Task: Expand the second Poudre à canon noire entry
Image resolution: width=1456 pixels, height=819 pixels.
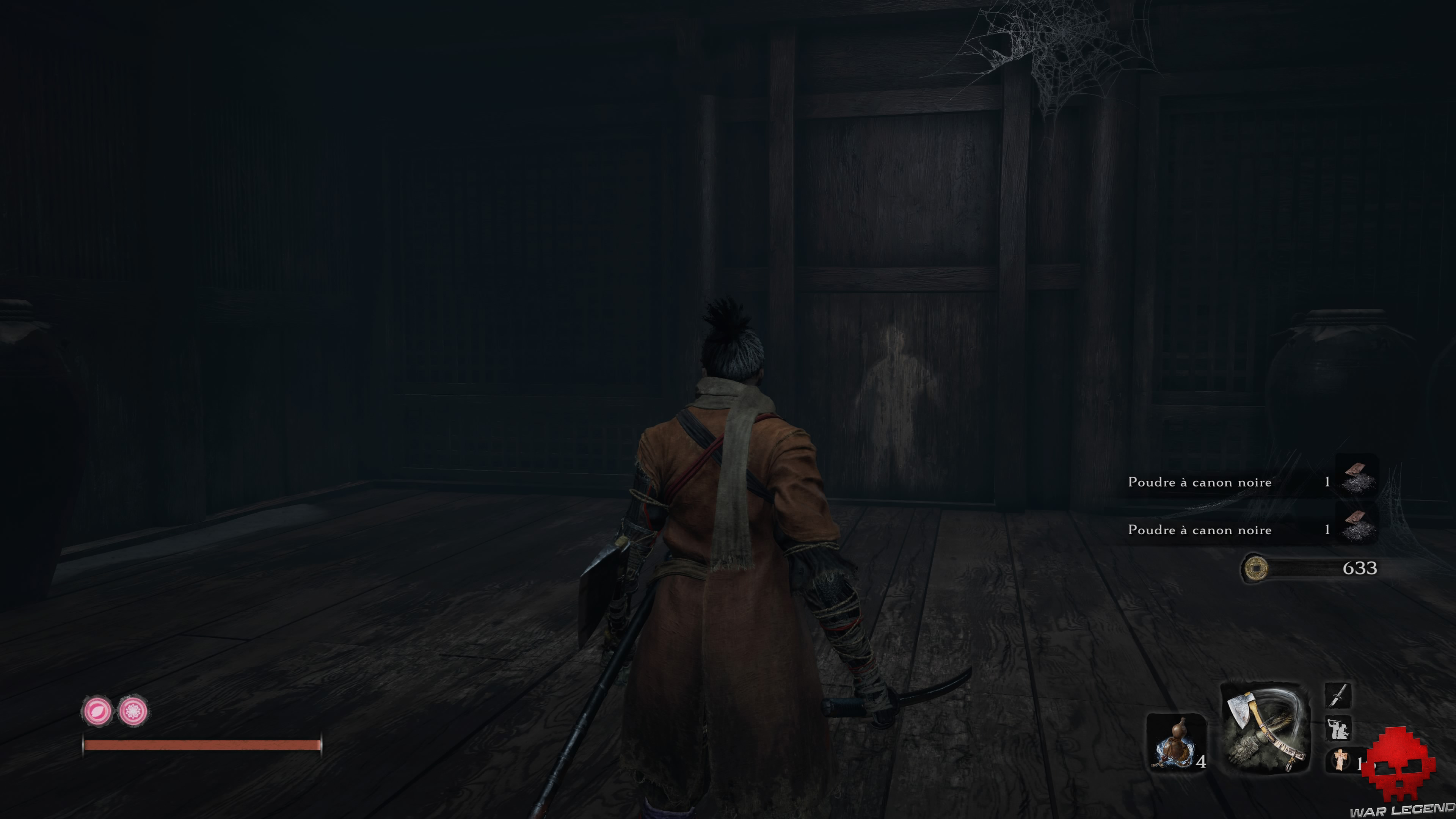Action: (x=1244, y=530)
